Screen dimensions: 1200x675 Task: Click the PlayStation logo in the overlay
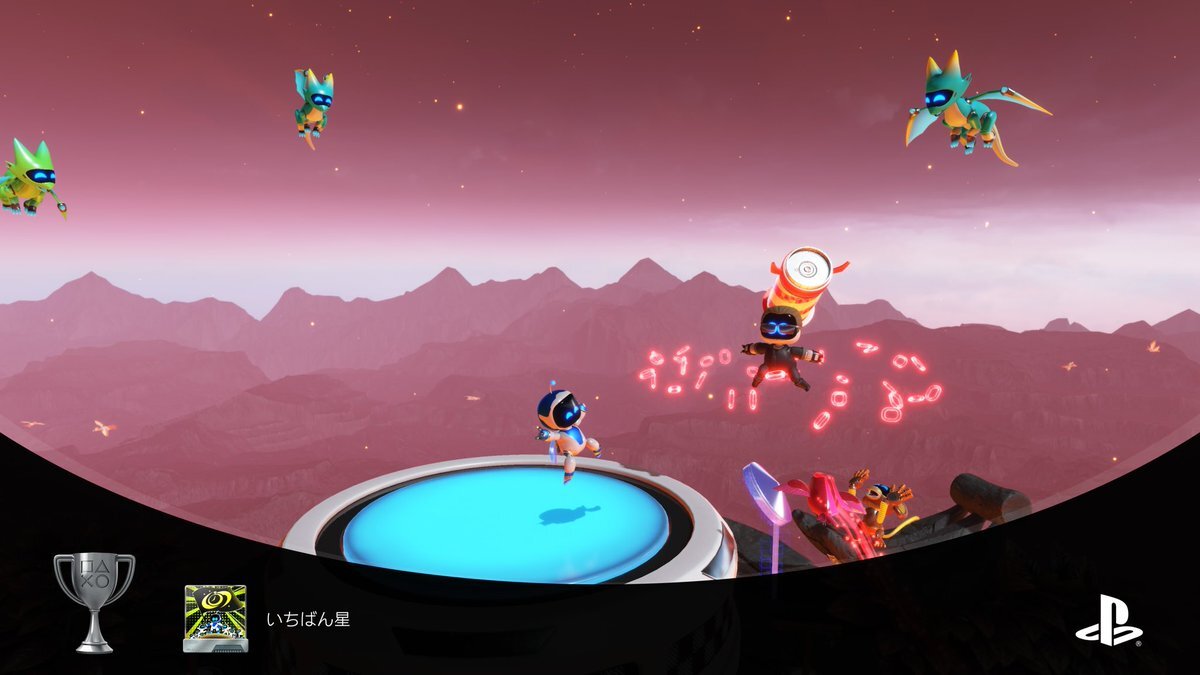pos(1109,620)
